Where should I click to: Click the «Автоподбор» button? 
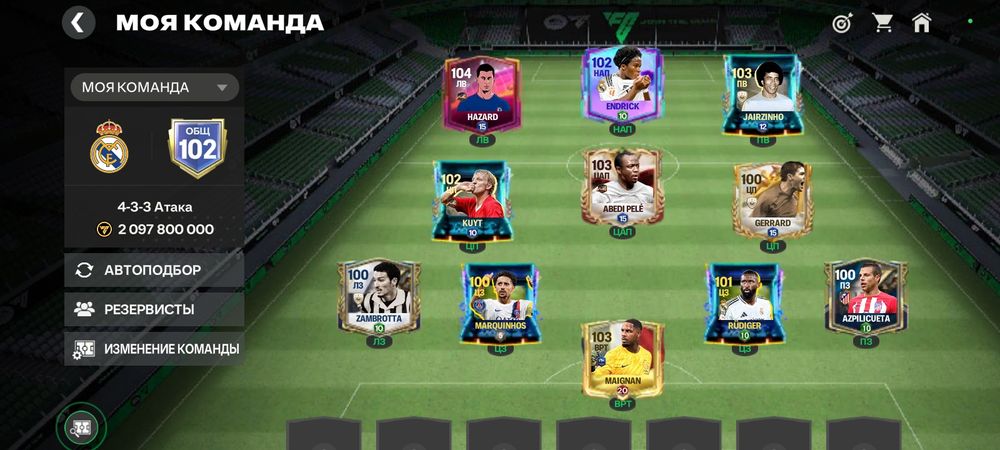pyautogui.click(x=154, y=270)
